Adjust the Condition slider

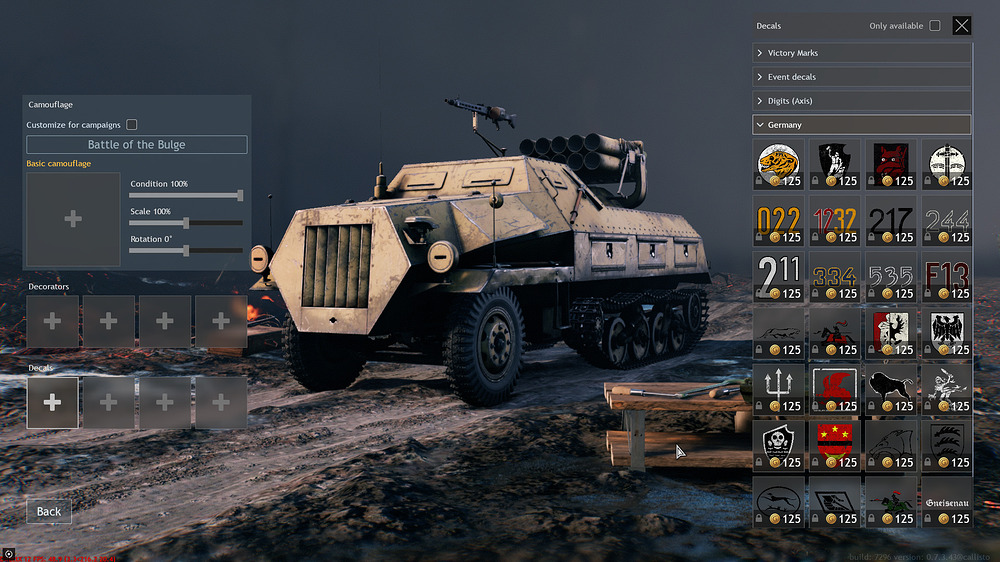(x=240, y=196)
